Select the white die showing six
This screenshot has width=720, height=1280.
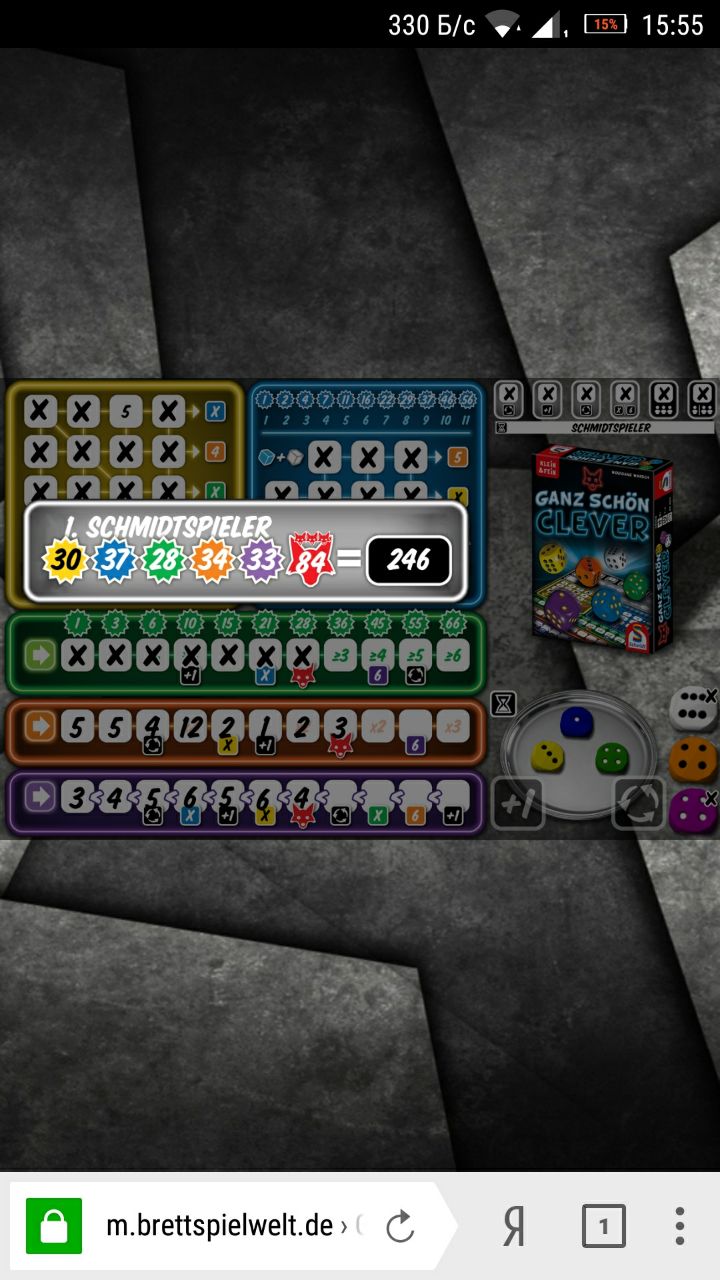tap(691, 709)
